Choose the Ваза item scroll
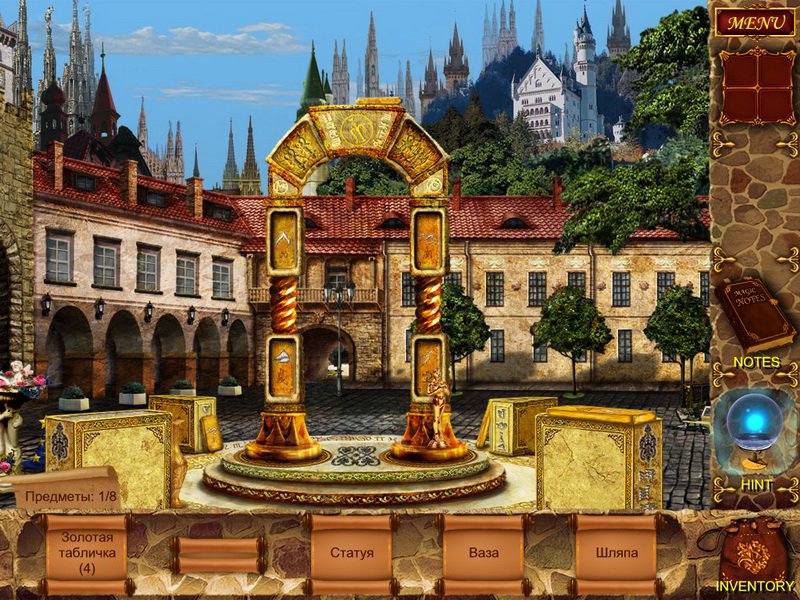Screen dimensions: 800x600 484,553
